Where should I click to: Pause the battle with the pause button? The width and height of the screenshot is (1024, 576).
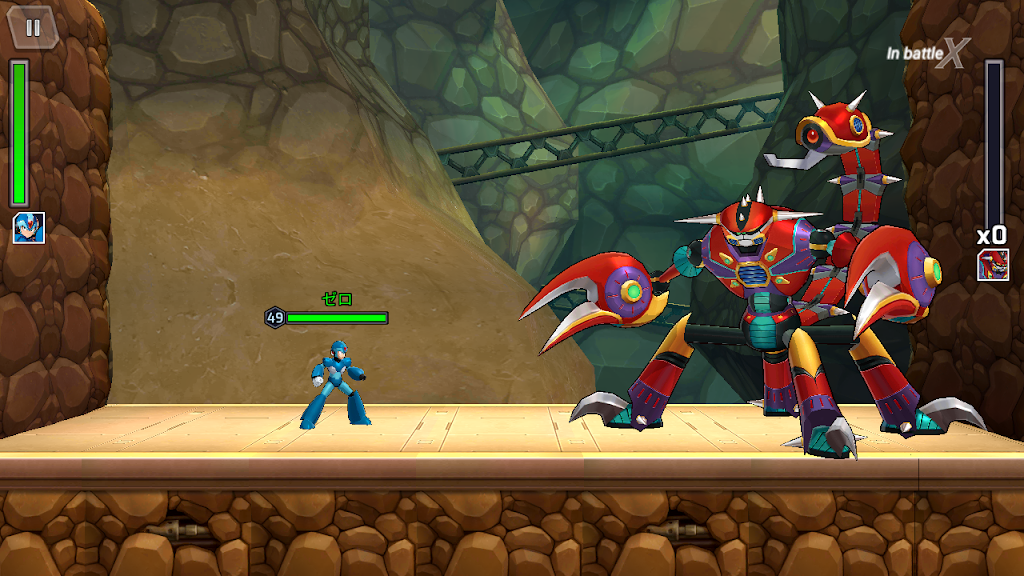pyautogui.click(x=33, y=27)
